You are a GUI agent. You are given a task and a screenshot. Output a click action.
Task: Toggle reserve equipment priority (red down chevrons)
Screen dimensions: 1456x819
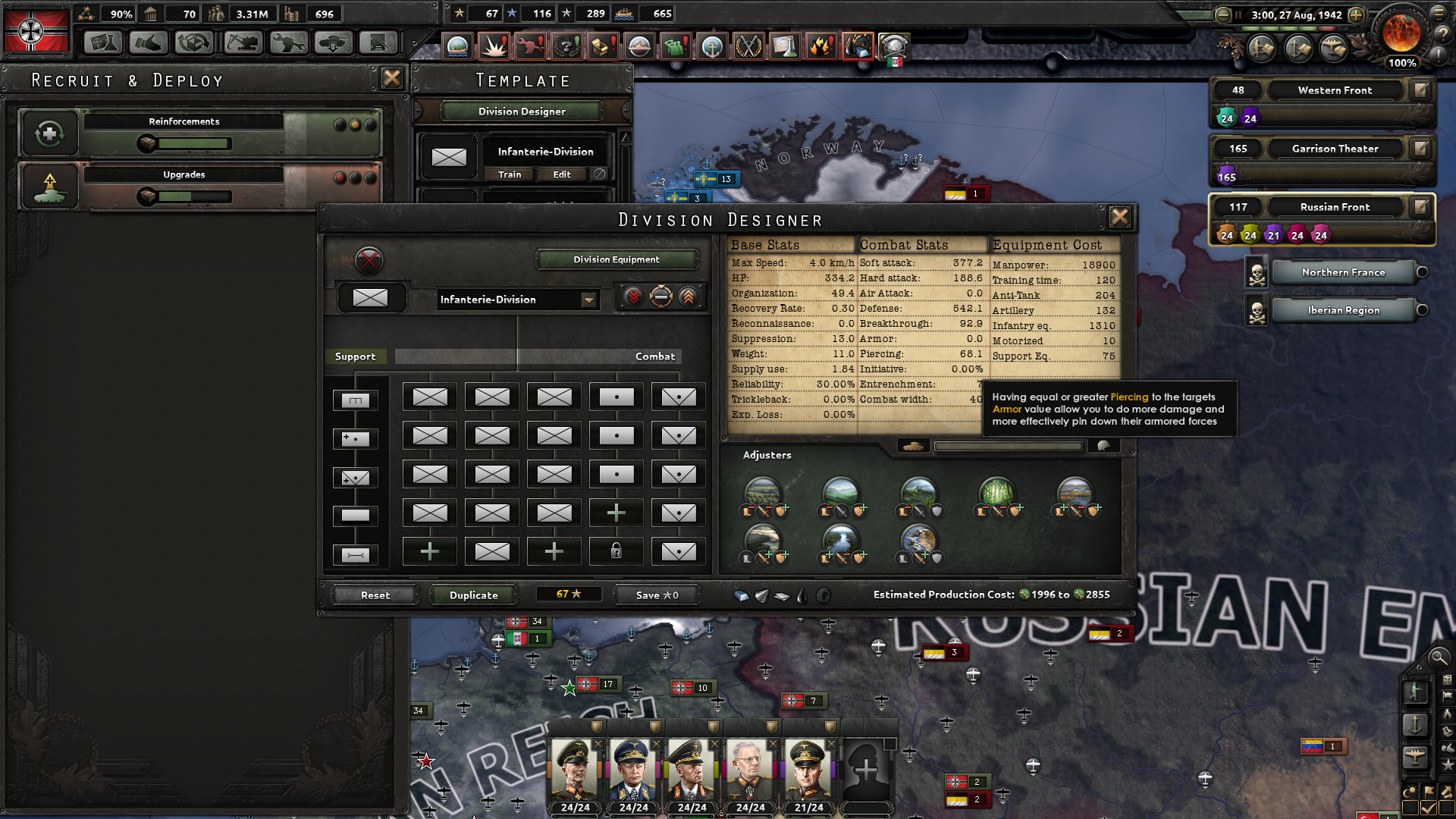coord(635,297)
